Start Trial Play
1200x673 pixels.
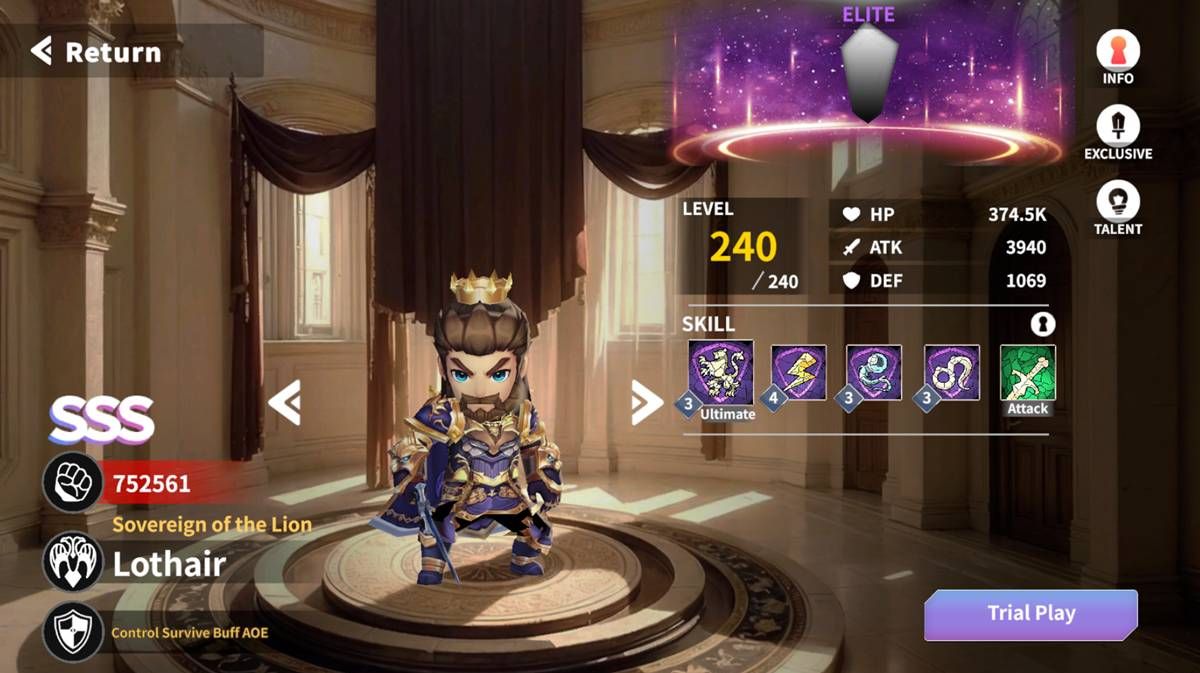[x=1030, y=614]
